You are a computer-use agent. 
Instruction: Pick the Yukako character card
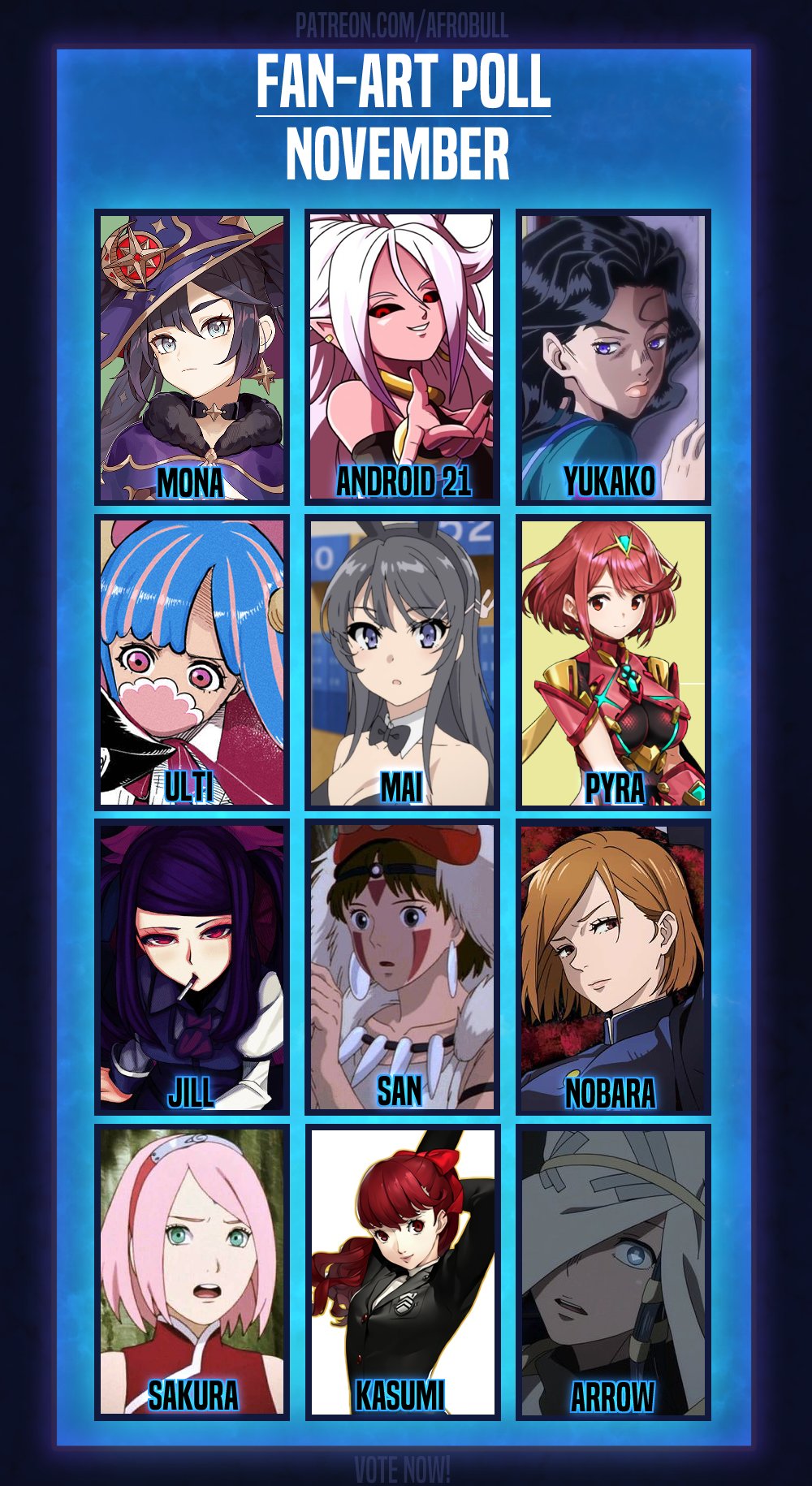(x=613, y=357)
